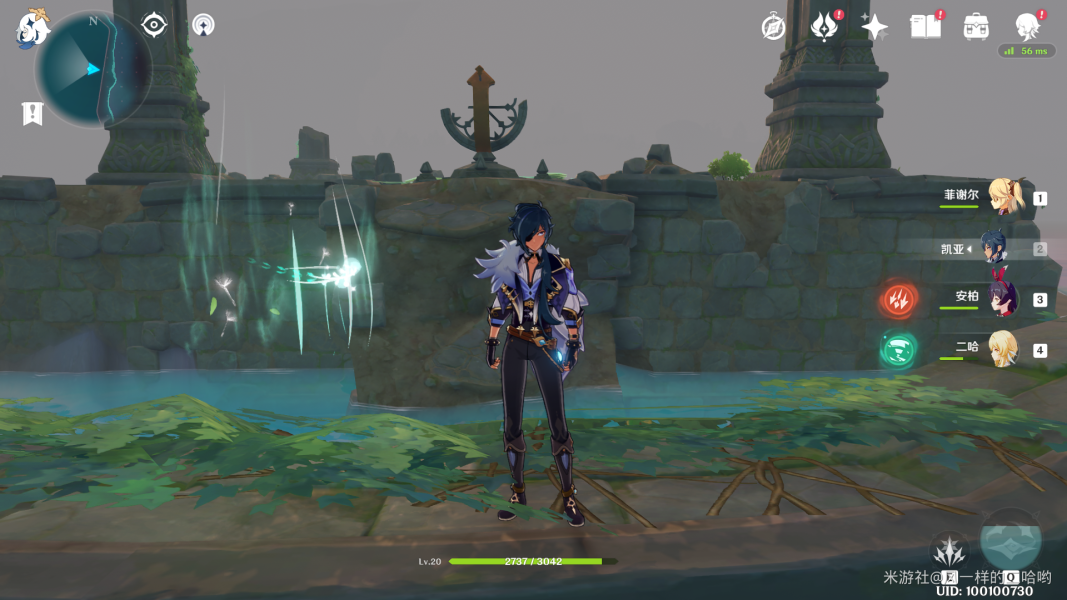Screen dimensions: 1067x600
Task: Open the map from the minimap
Action: click(x=92, y=69)
